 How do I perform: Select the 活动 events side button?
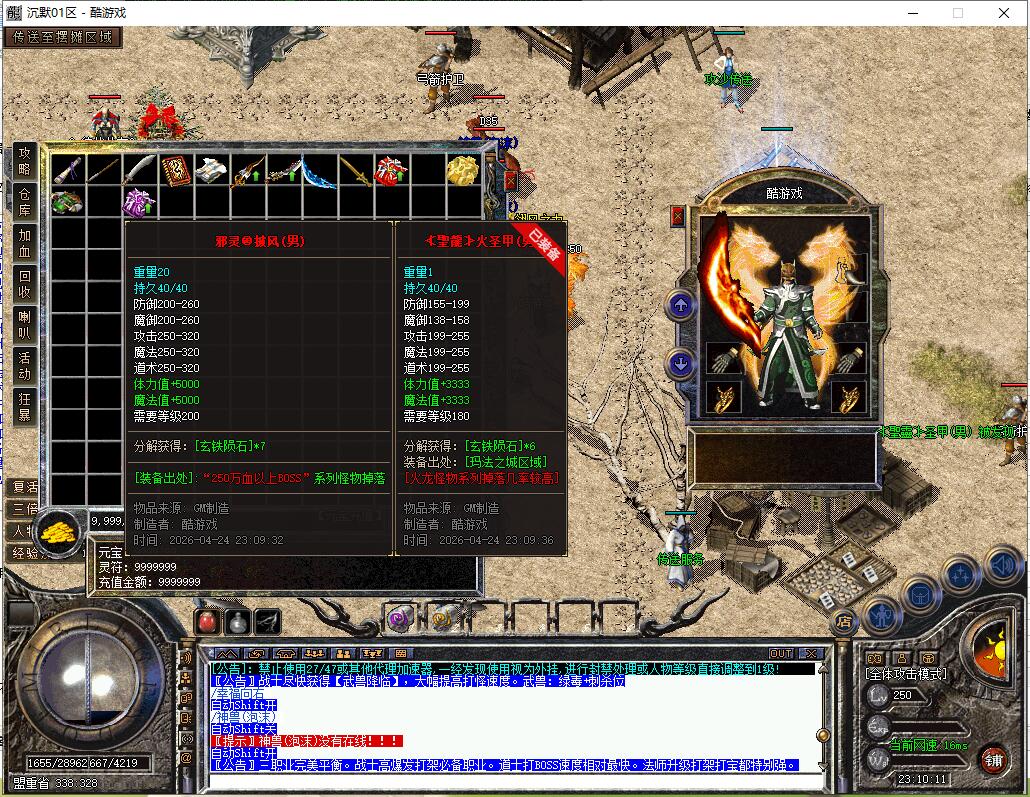pos(25,366)
